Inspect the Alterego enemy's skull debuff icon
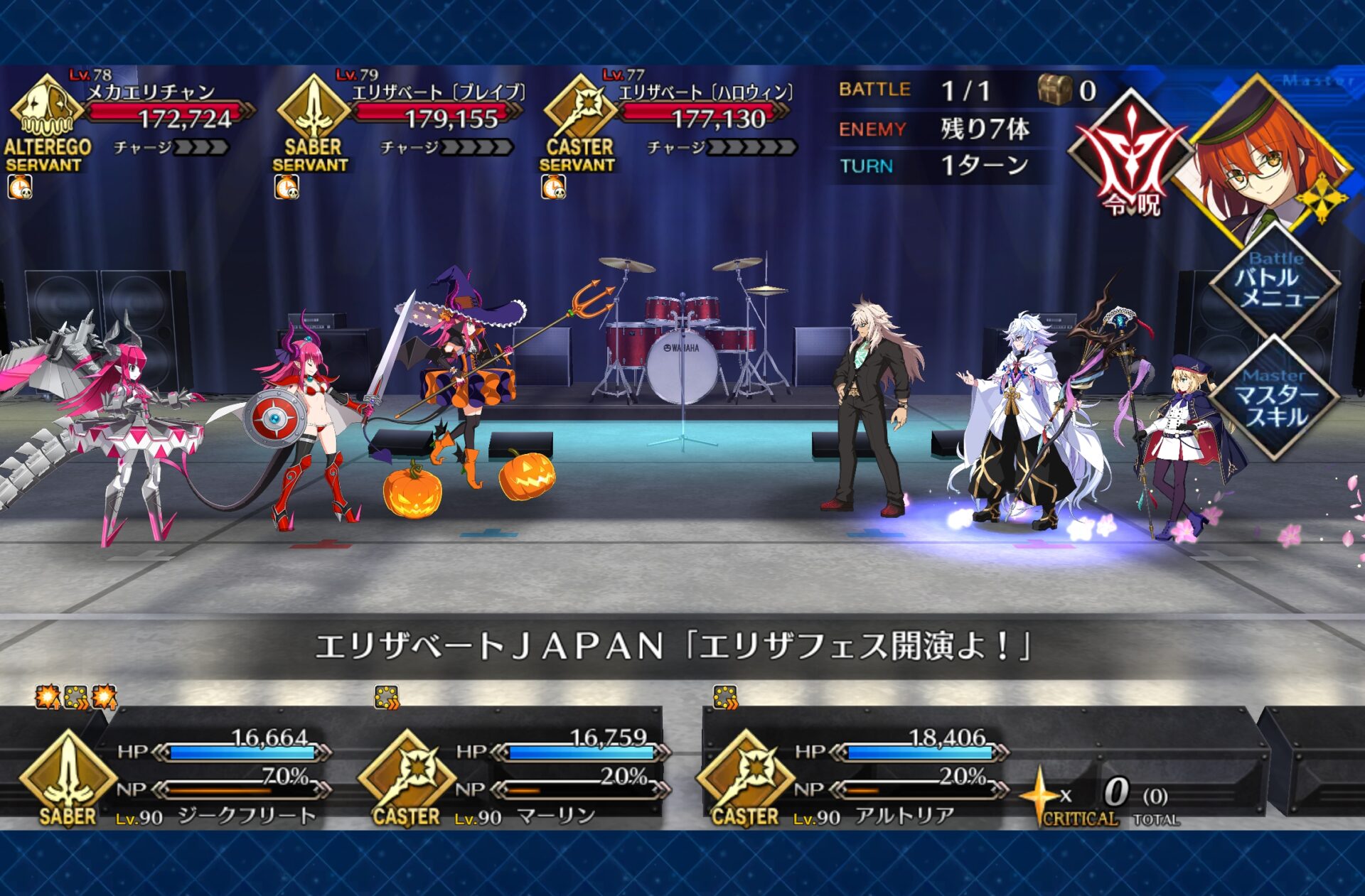The height and width of the screenshot is (896, 1365). tap(20, 188)
